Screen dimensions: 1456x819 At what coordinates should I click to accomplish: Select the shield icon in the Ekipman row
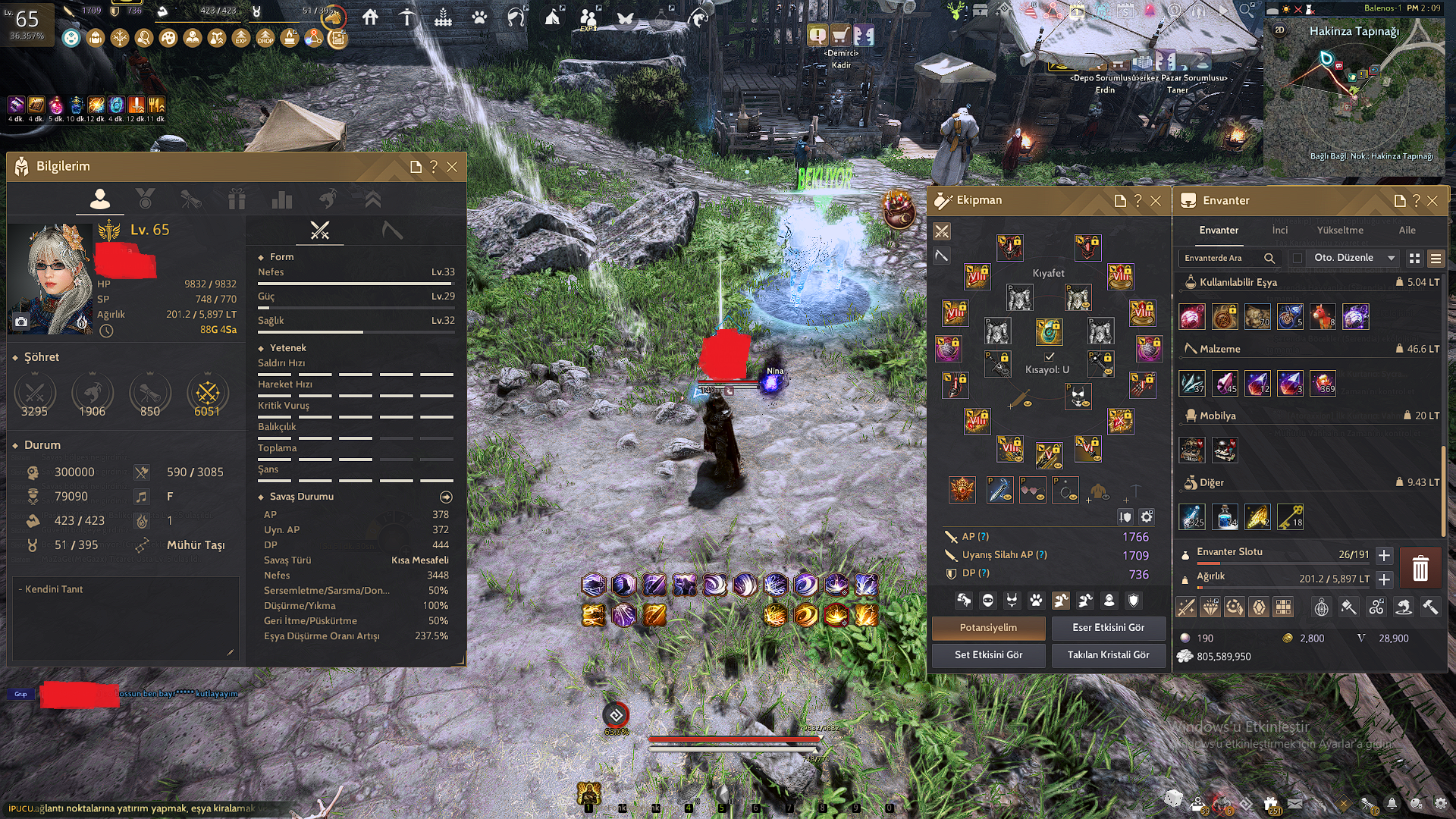[x=1134, y=601]
